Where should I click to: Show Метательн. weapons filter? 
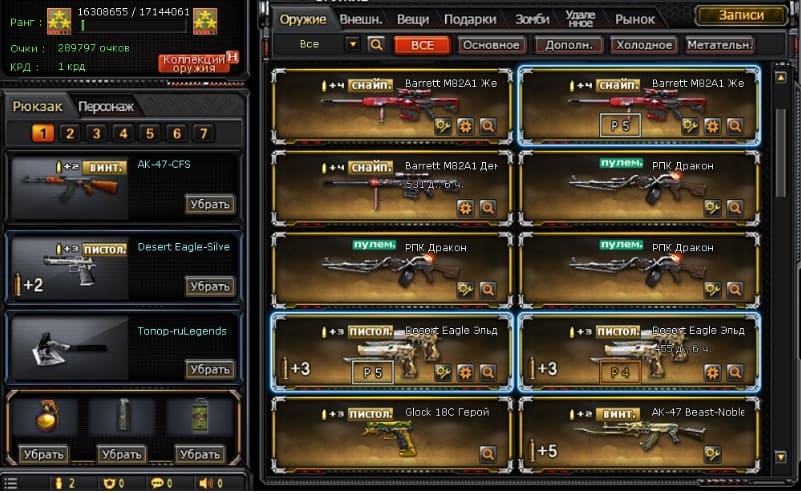[720, 45]
